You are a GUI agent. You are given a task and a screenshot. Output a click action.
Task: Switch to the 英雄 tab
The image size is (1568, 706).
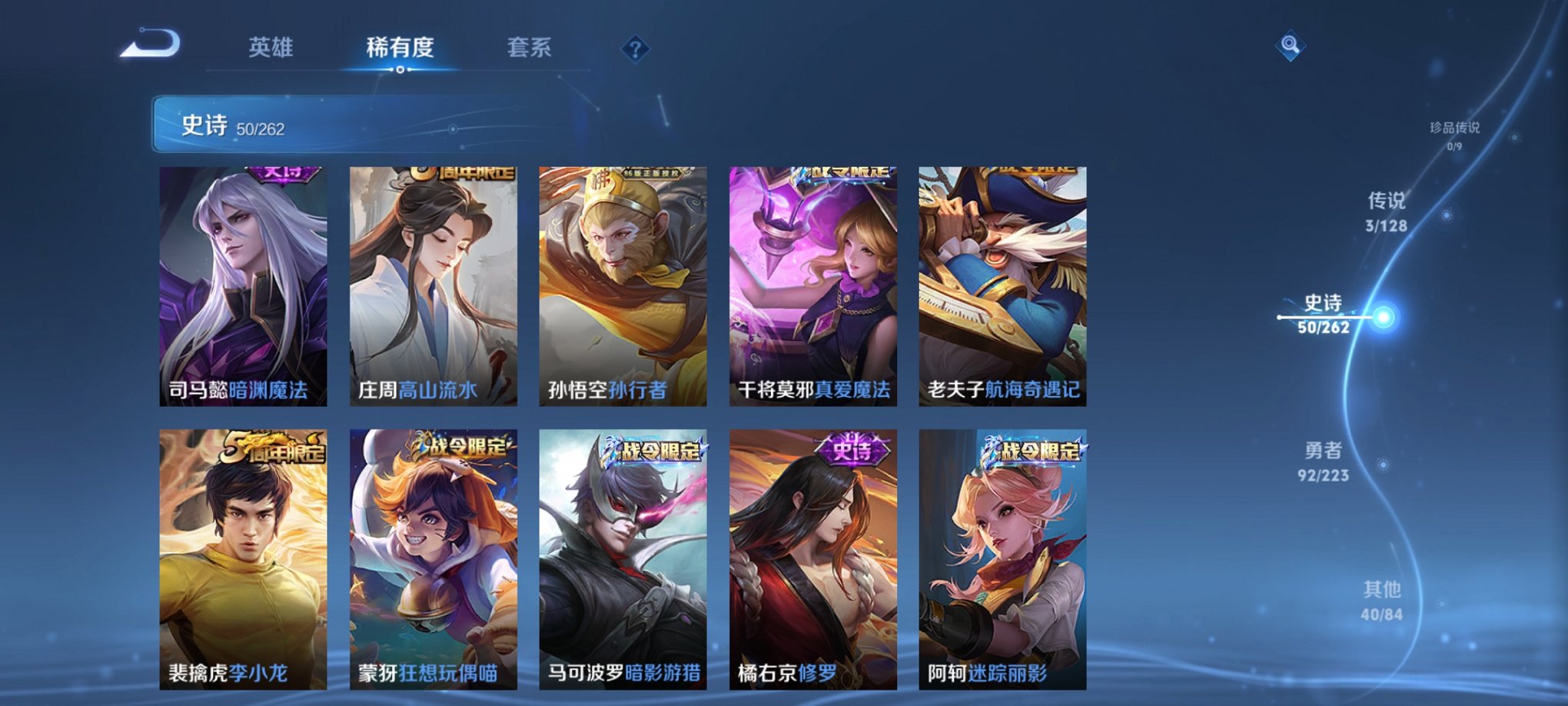[x=270, y=47]
